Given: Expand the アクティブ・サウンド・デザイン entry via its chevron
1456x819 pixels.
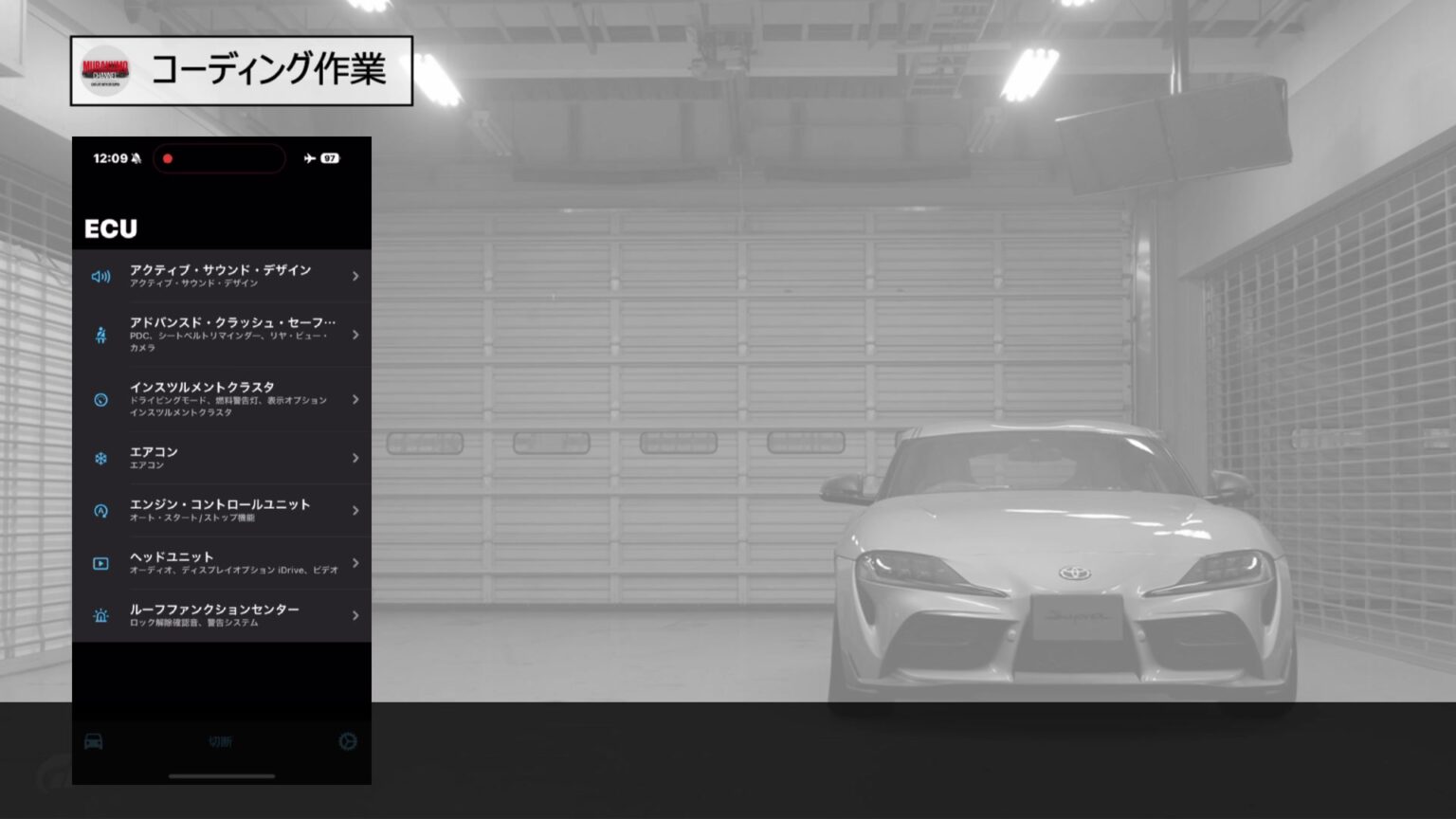Looking at the screenshot, I should (x=355, y=276).
